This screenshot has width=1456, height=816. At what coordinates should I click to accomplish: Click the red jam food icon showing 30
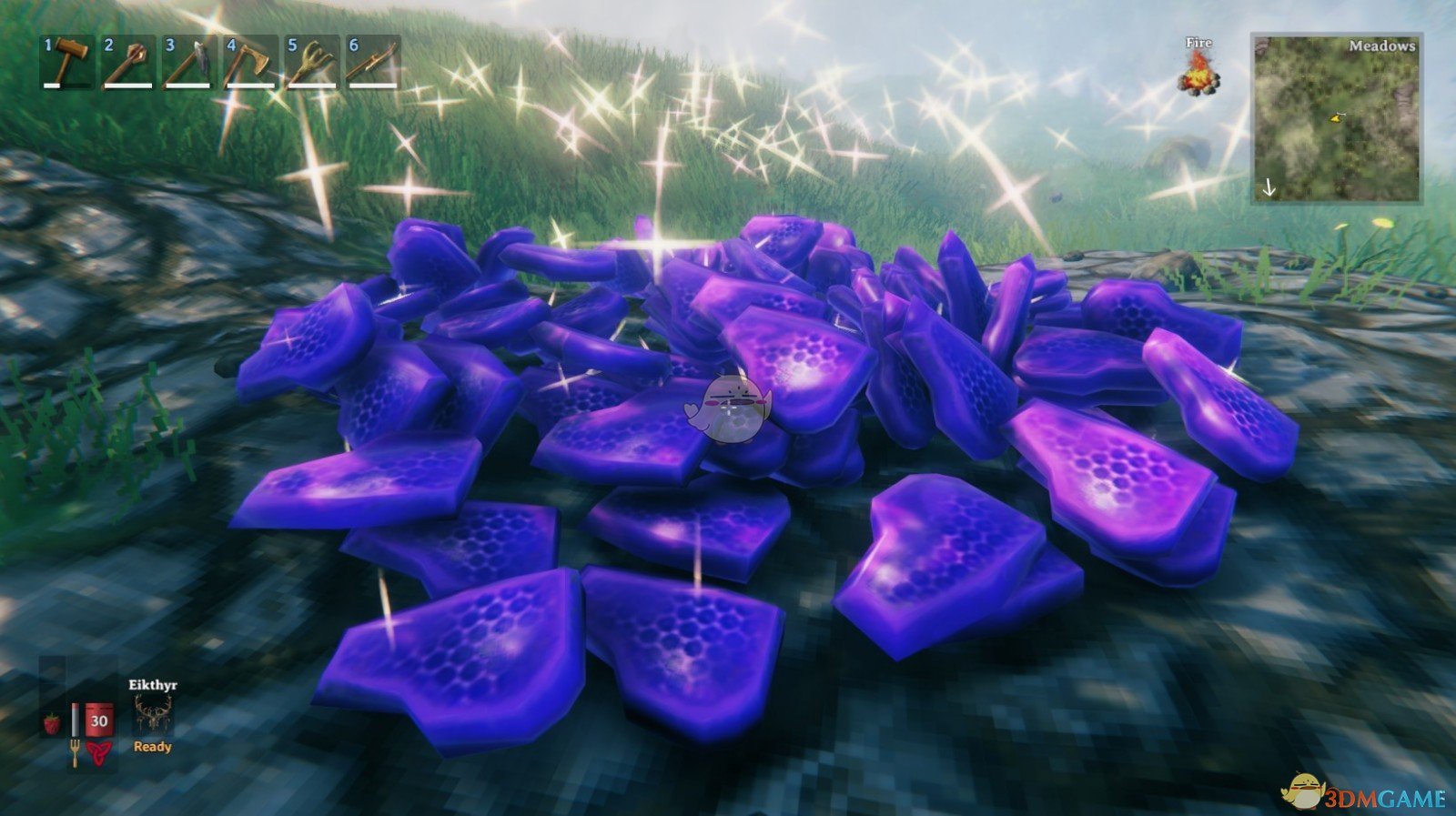pos(98,720)
